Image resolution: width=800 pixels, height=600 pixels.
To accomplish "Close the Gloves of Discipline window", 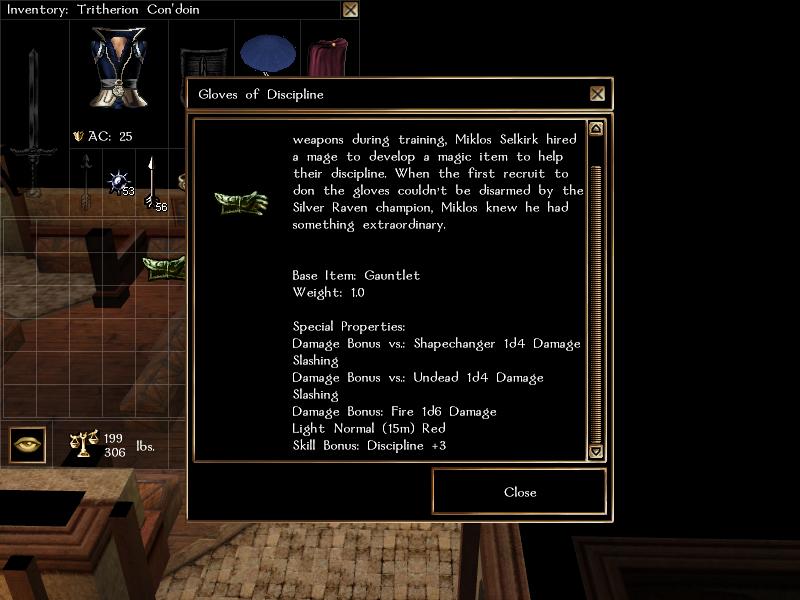I will 597,94.
